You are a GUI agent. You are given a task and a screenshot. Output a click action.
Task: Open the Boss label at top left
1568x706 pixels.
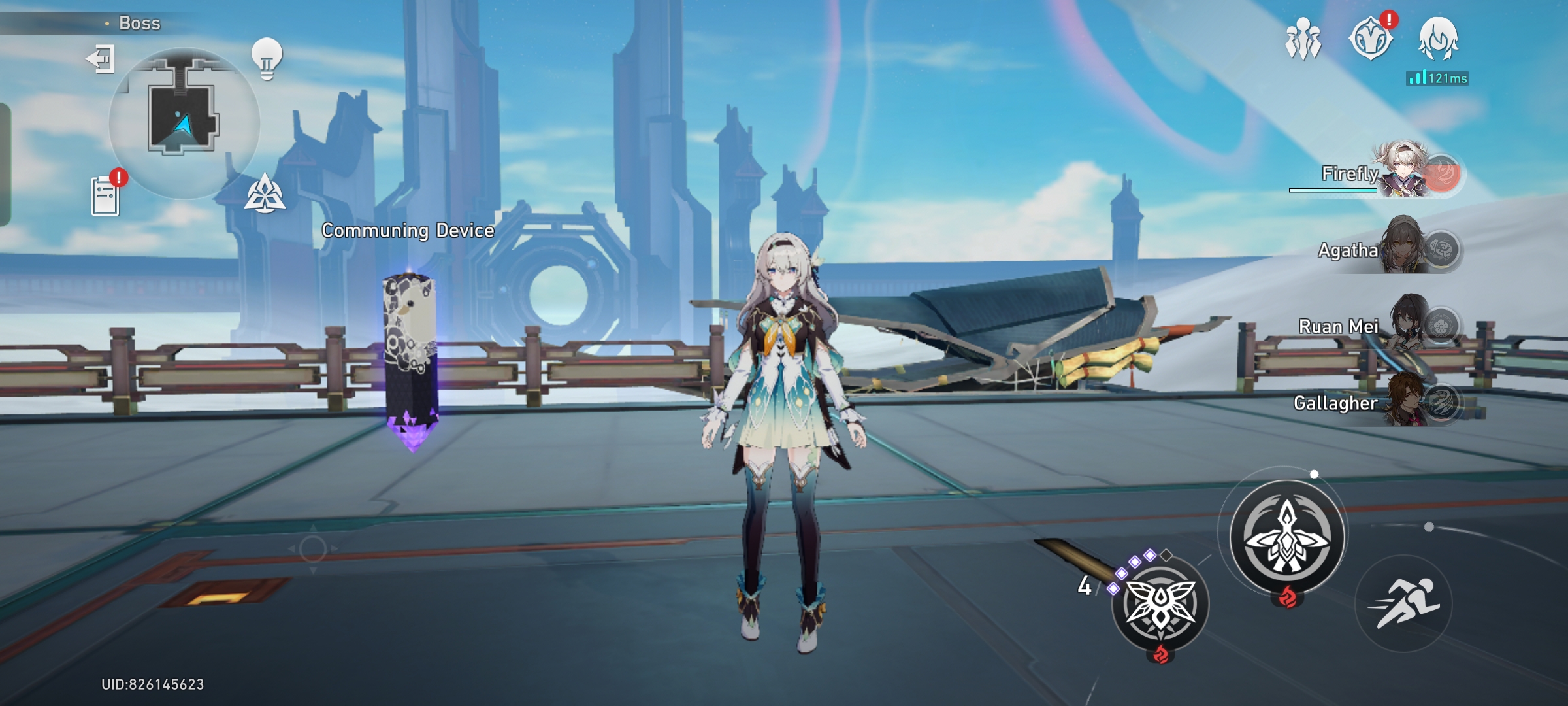[x=139, y=22]
